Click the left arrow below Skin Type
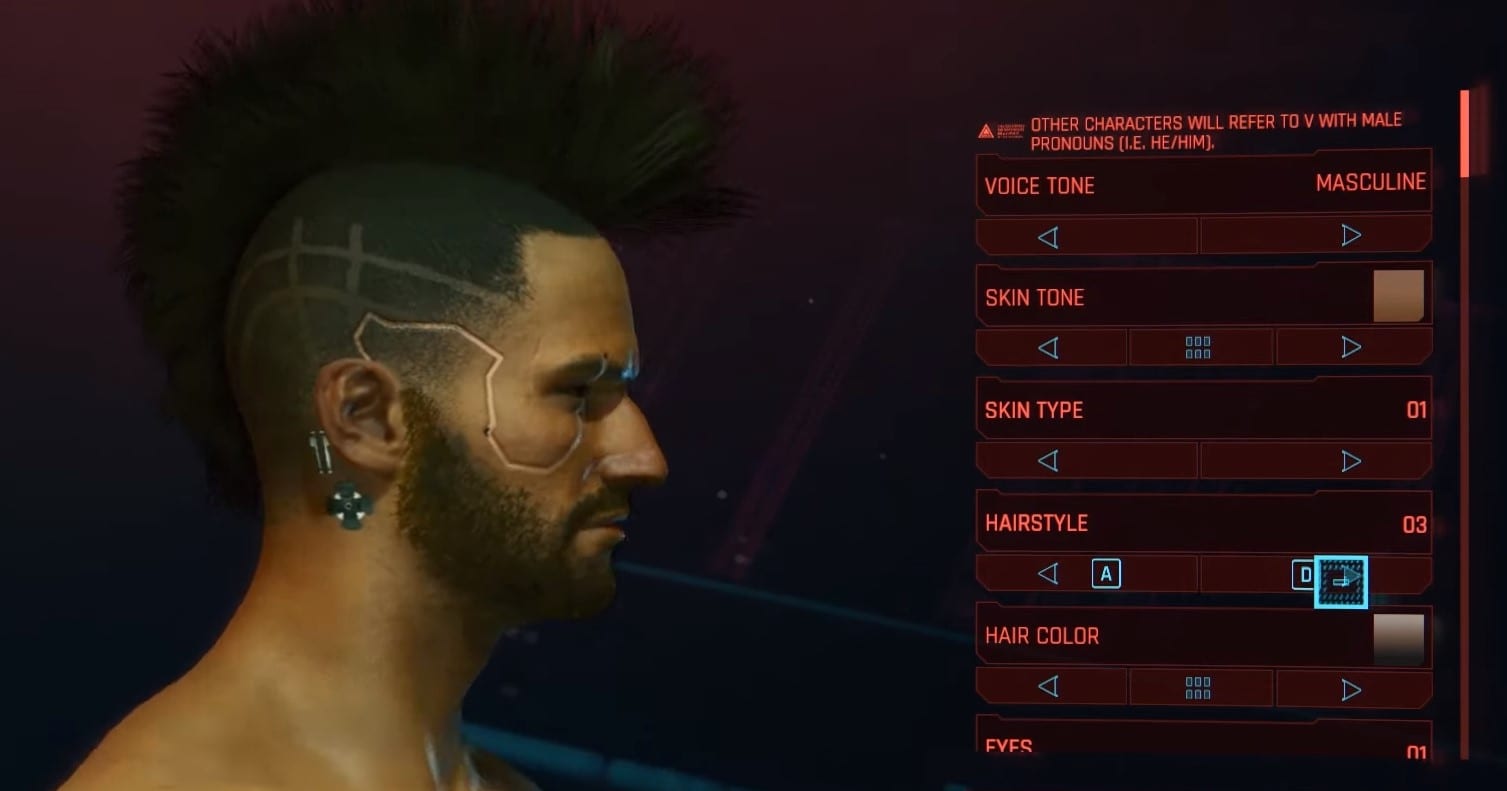The image size is (1507, 791). point(1050,460)
